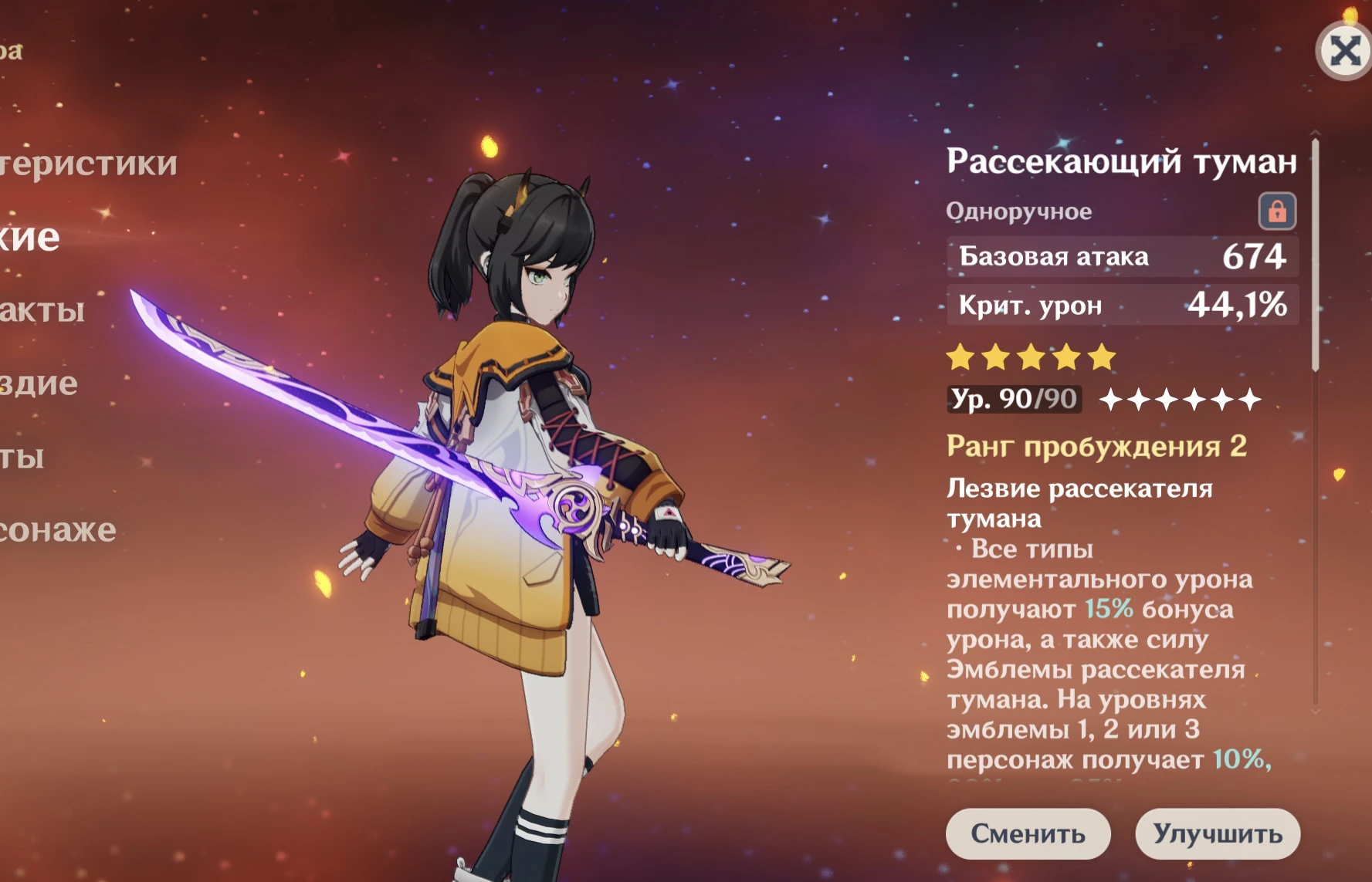
Task: Show the Таланты (talents) tab
Action: tap(22, 457)
